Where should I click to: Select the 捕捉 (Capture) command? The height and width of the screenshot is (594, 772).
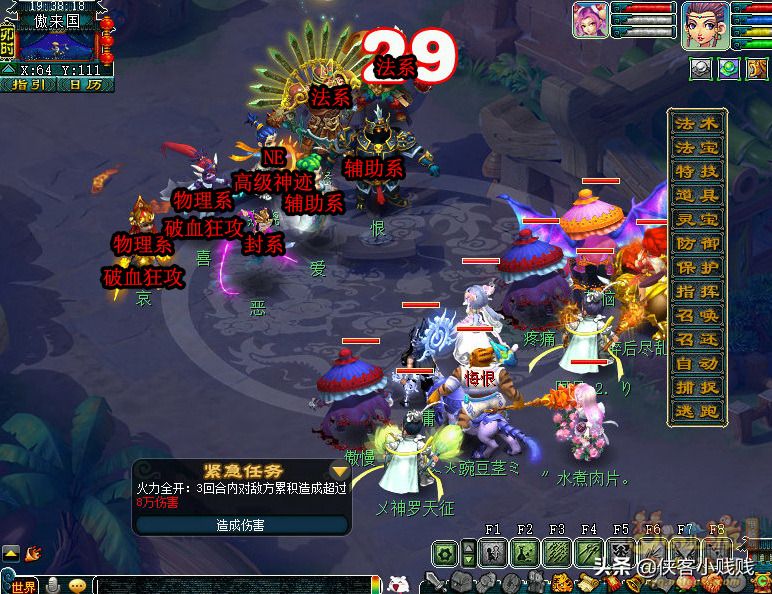[697, 388]
